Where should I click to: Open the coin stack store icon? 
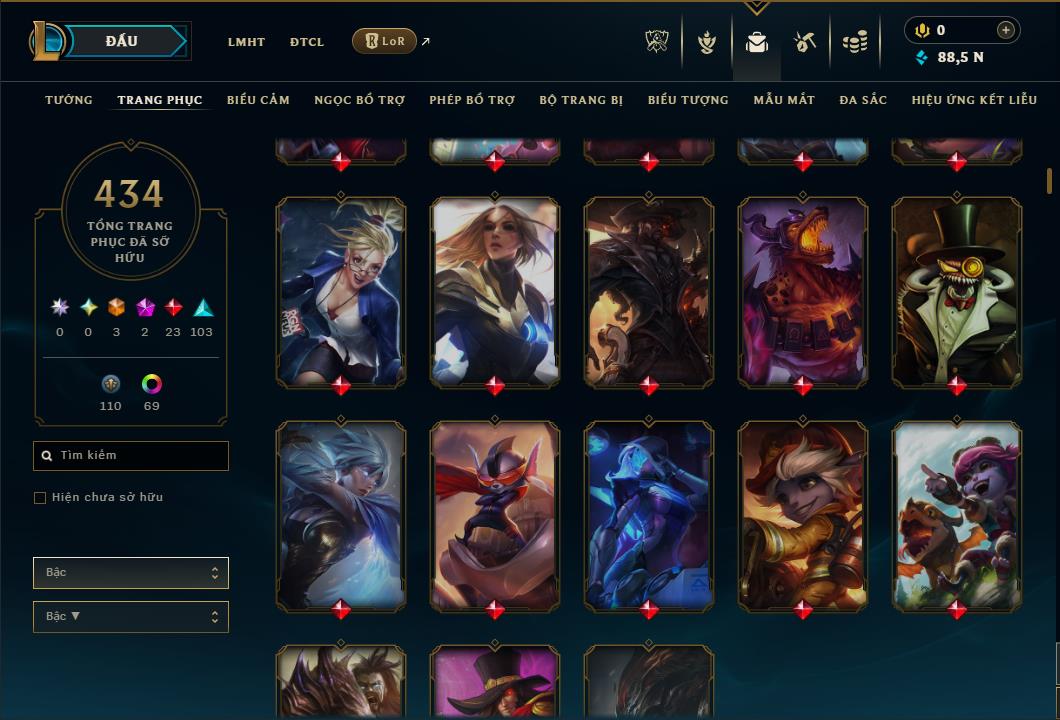855,42
